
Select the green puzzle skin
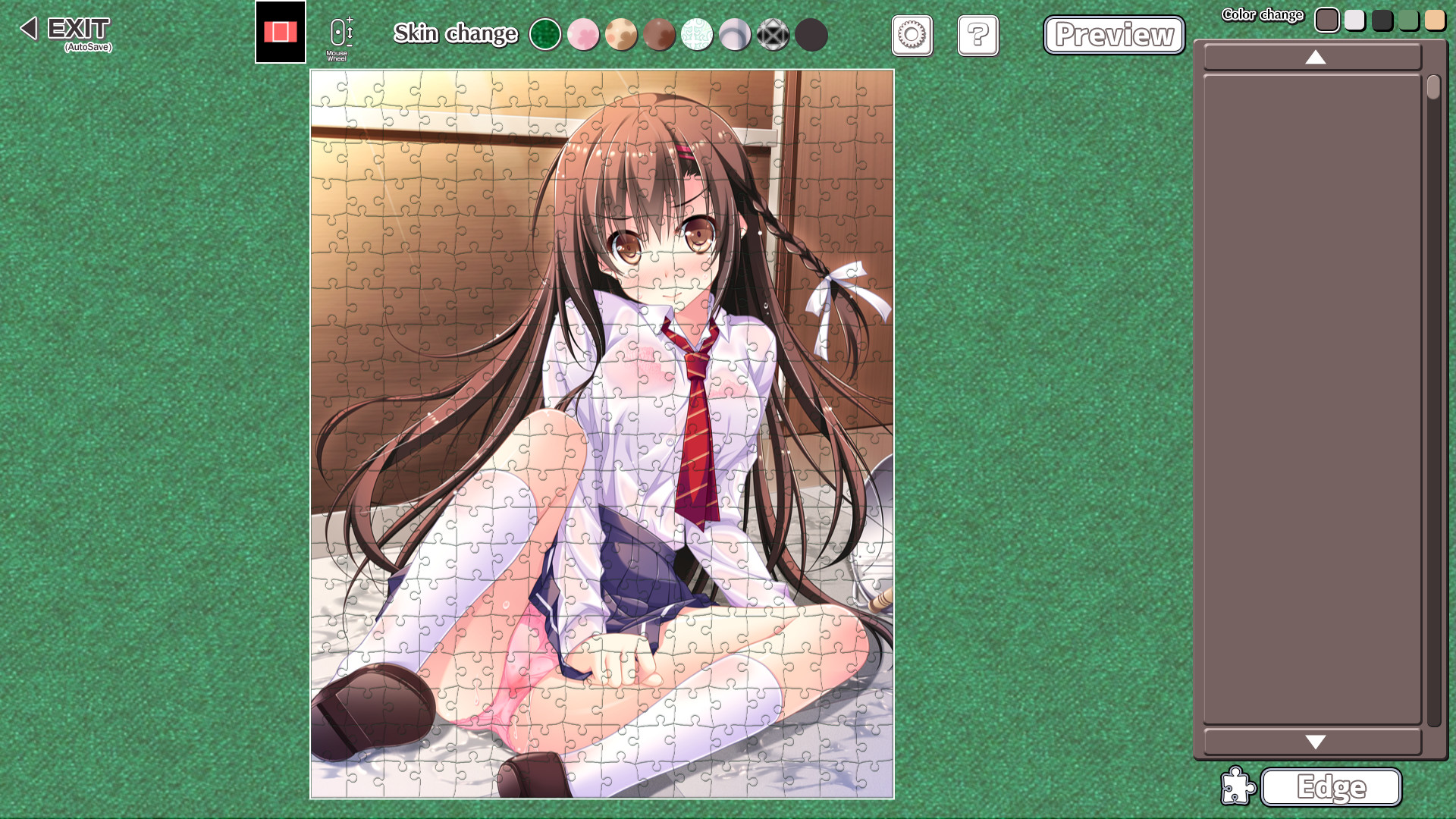click(546, 35)
